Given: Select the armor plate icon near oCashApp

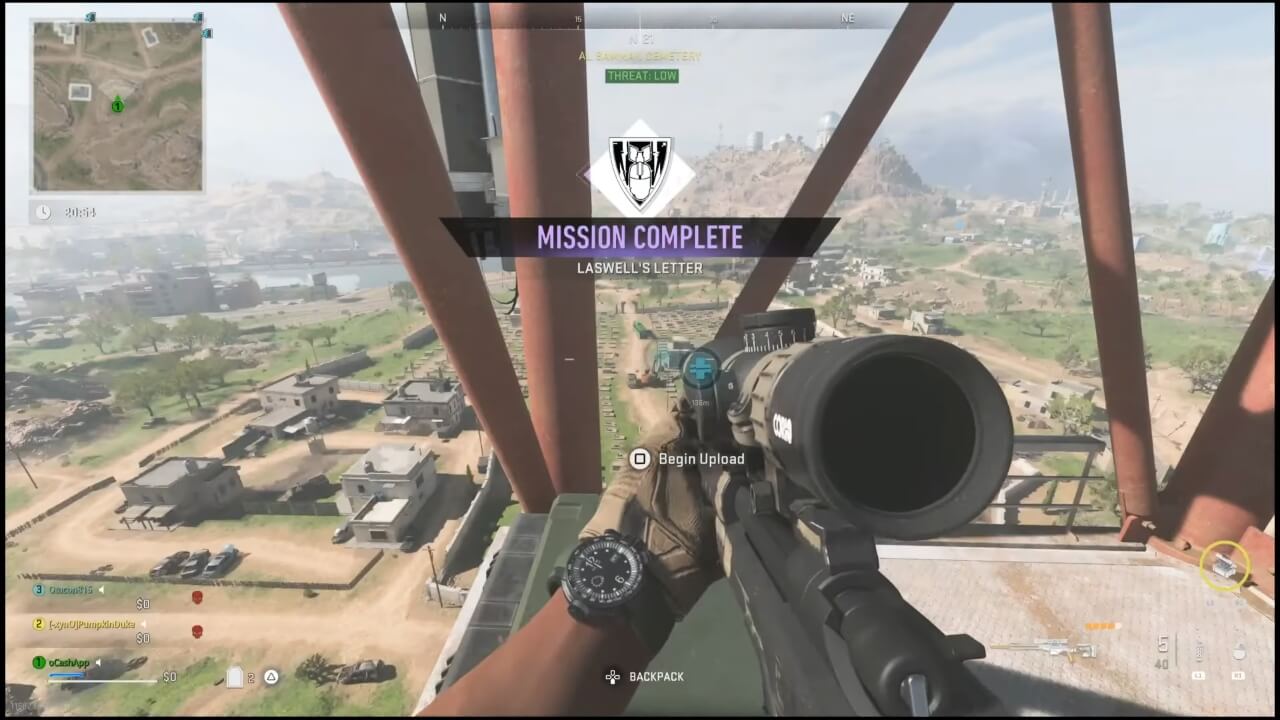Looking at the screenshot, I should [236, 677].
